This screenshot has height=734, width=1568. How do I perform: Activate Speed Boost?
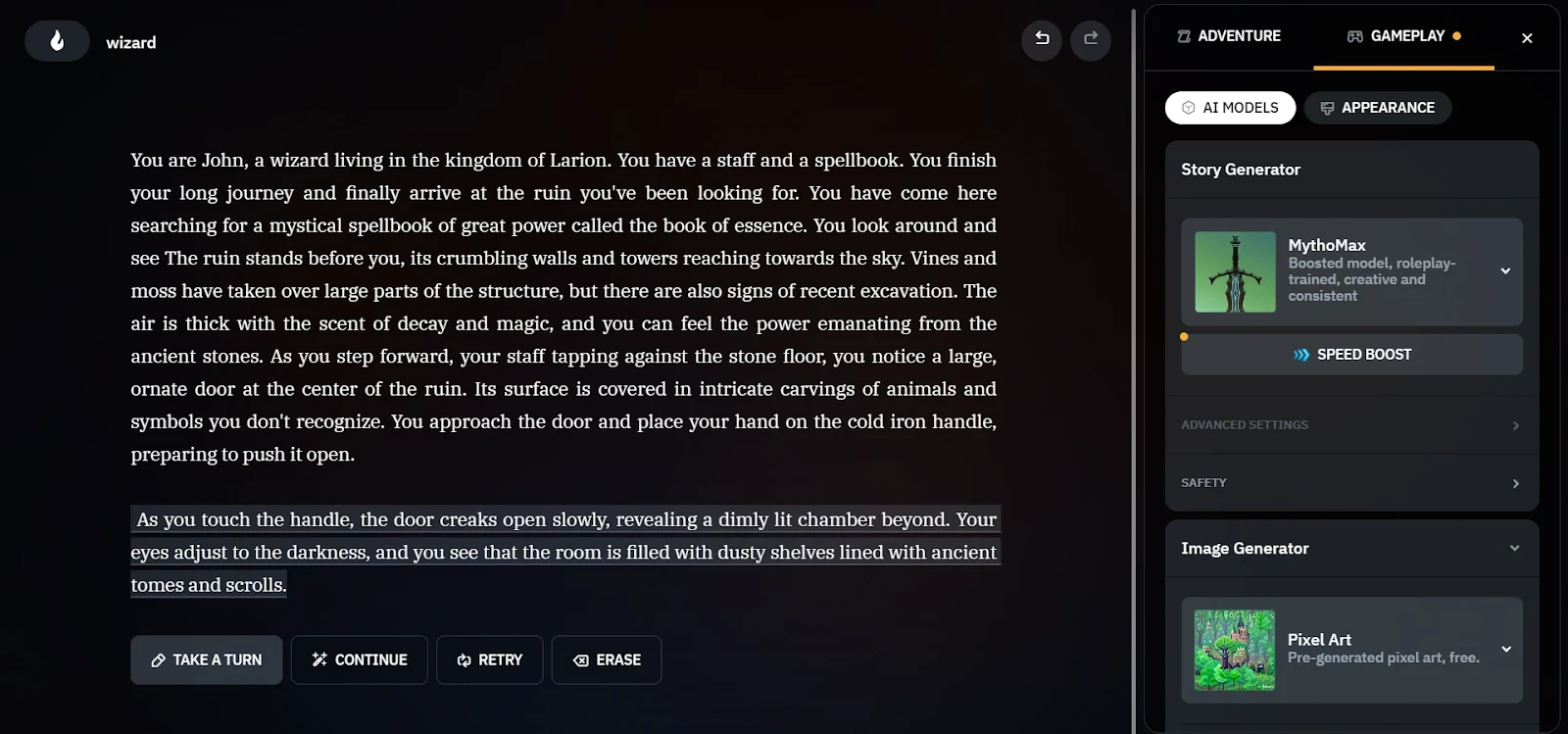click(1351, 355)
